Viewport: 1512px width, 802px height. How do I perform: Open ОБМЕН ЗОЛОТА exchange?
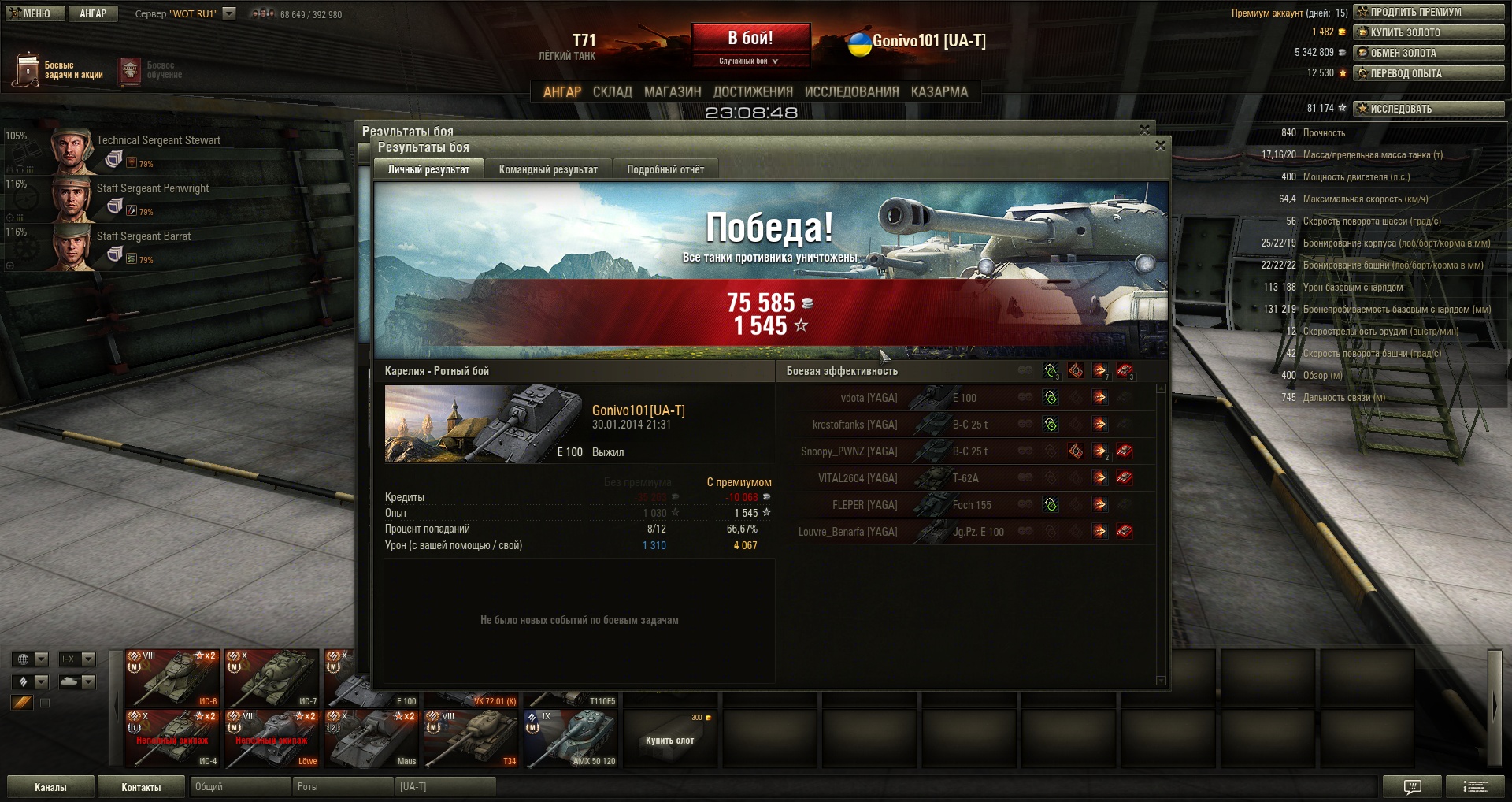pyautogui.click(x=1429, y=53)
